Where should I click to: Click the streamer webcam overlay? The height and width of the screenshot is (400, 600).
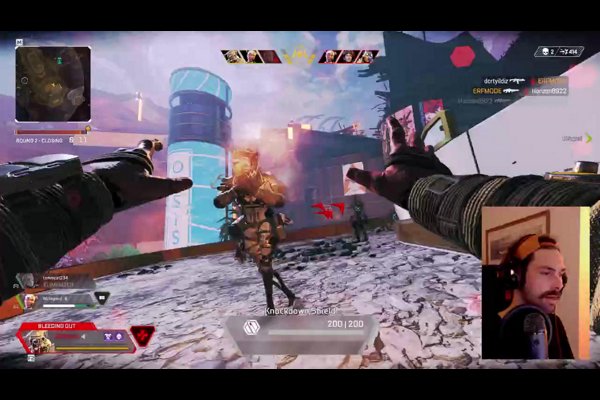[533, 282]
